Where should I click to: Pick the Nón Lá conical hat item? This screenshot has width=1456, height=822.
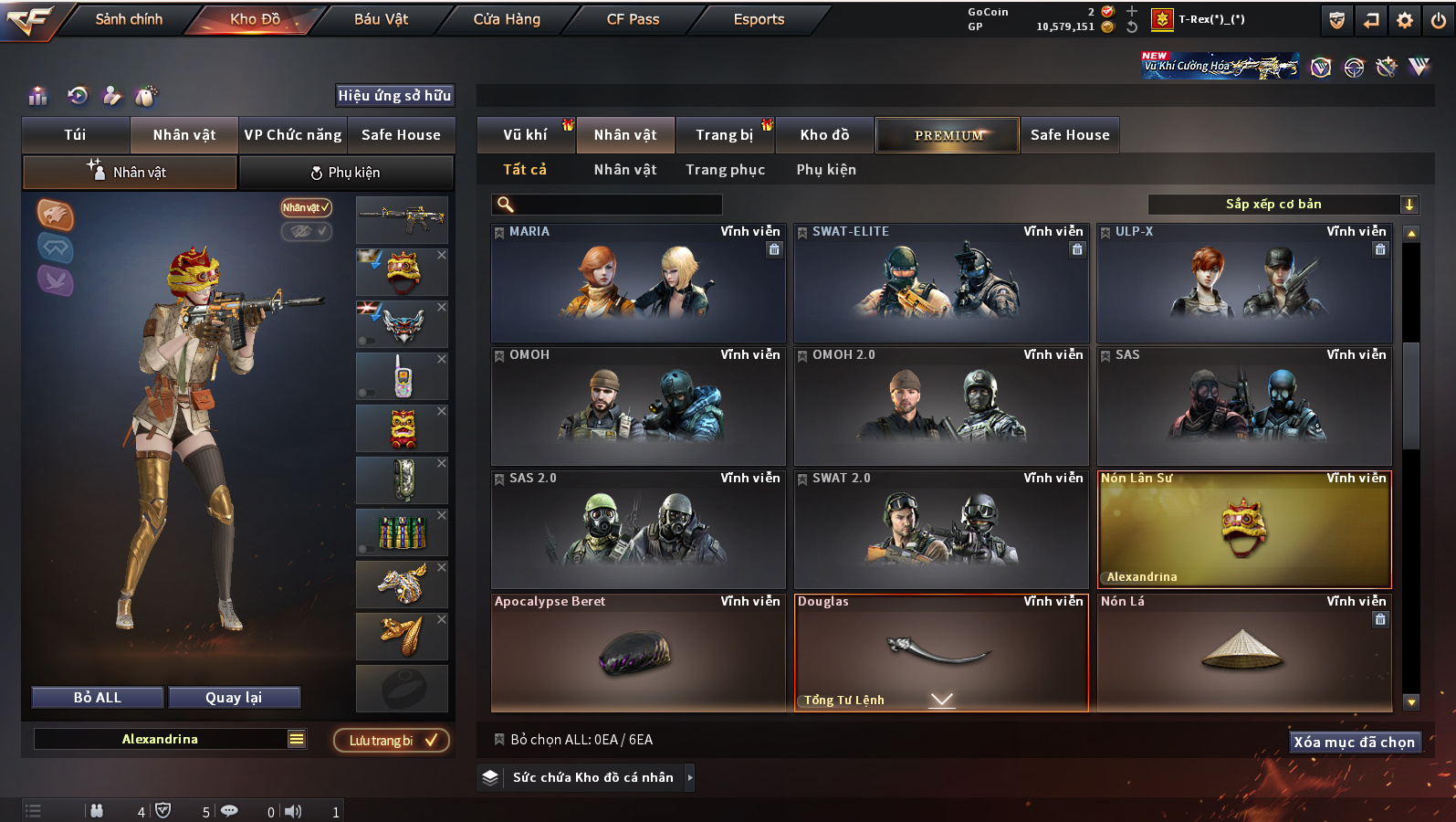(x=1243, y=652)
